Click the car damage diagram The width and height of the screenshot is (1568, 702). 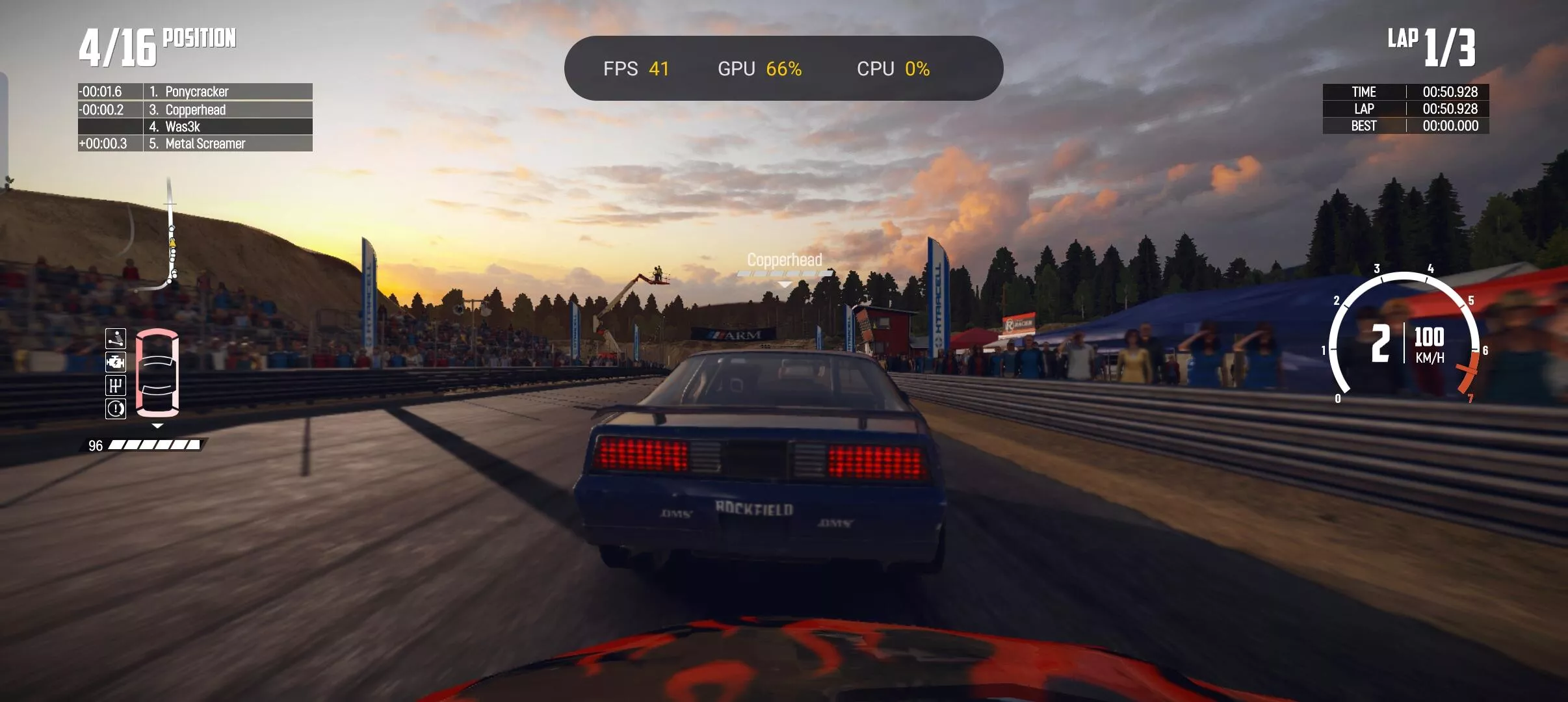tap(157, 373)
